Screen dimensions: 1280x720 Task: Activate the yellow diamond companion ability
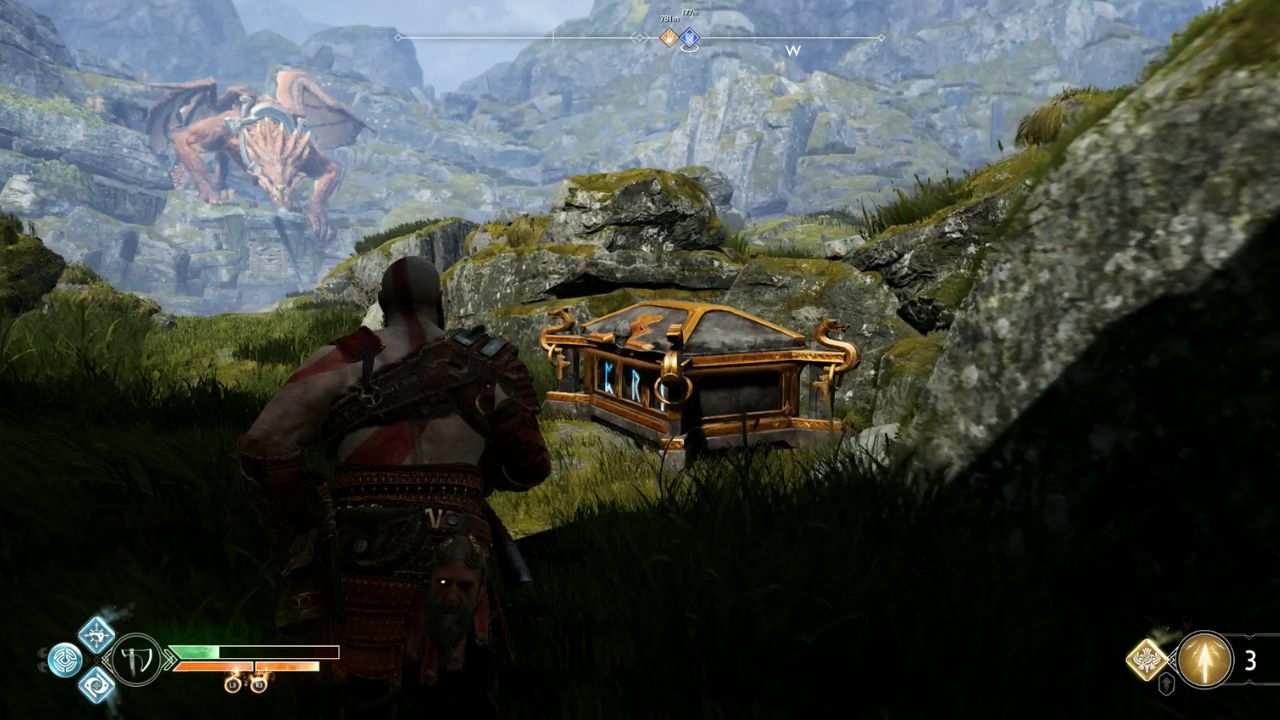1147,659
